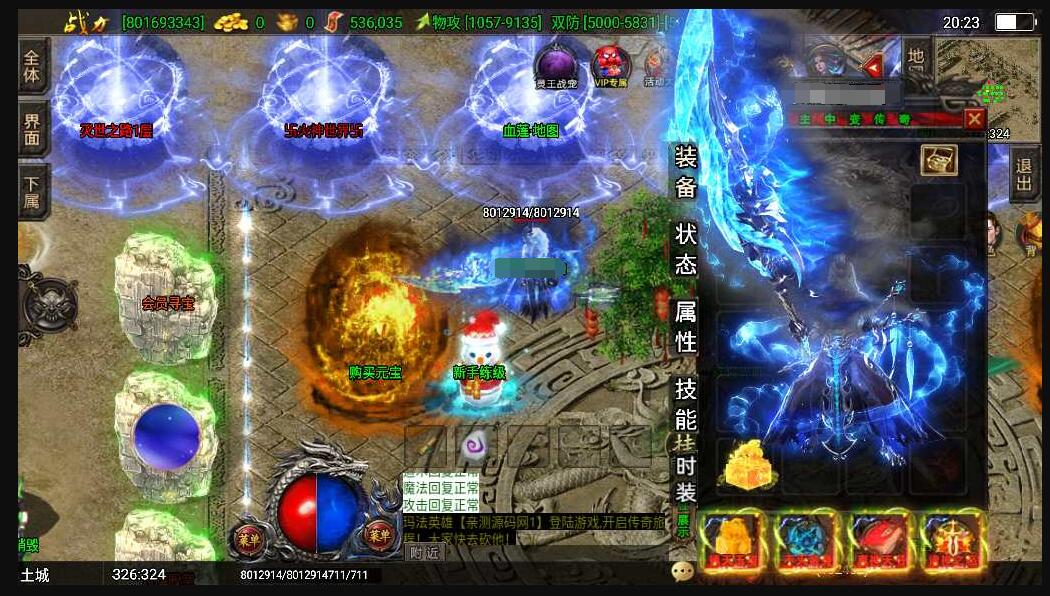The width and height of the screenshot is (1050, 596).
Task: Open the VIP专属 icon
Action: (610, 65)
